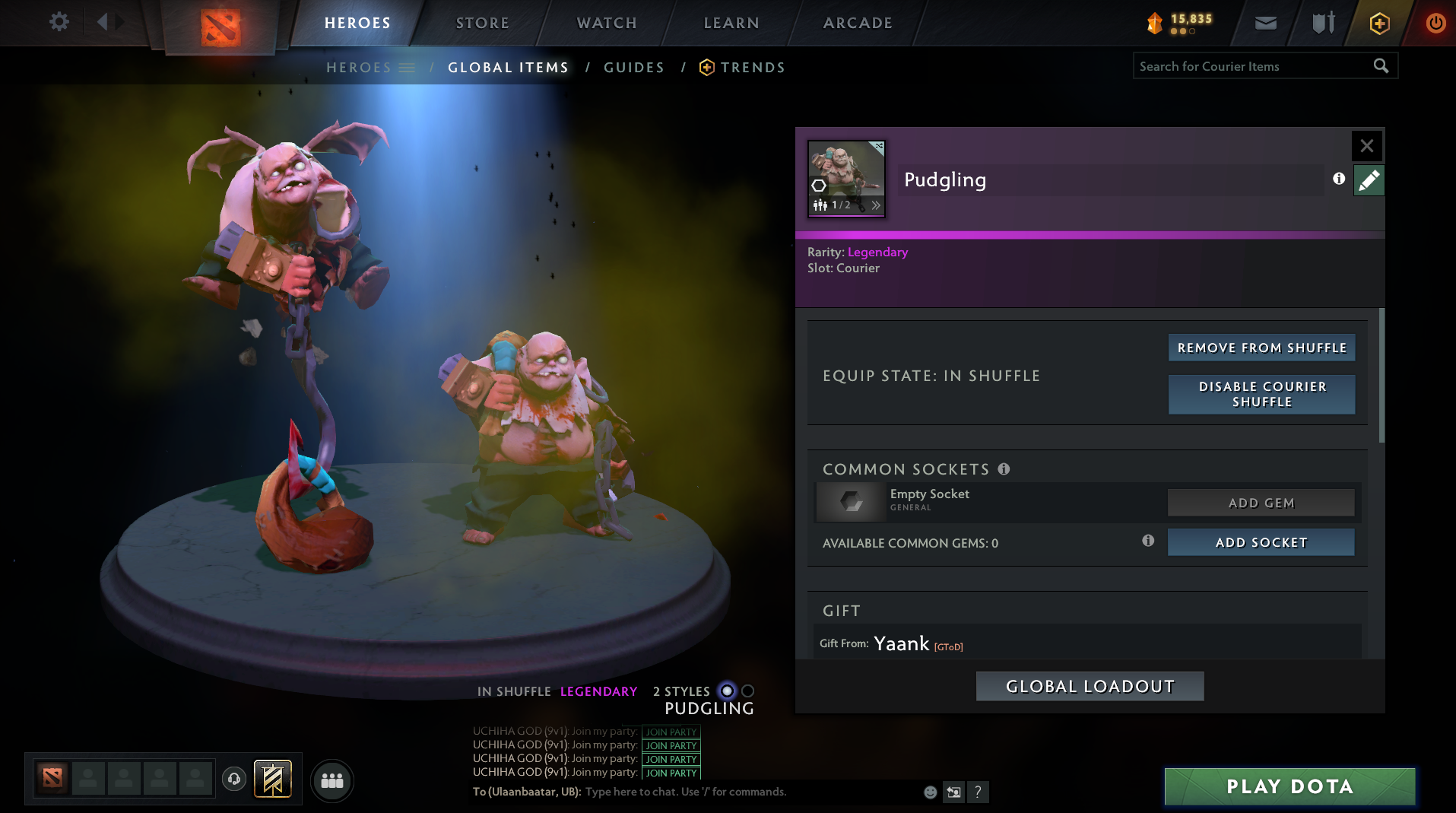The height and width of the screenshot is (813, 1456).
Task: Click the Dota Plus hexagon icon
Action: pyautogui.click(x=1378, y=23)
